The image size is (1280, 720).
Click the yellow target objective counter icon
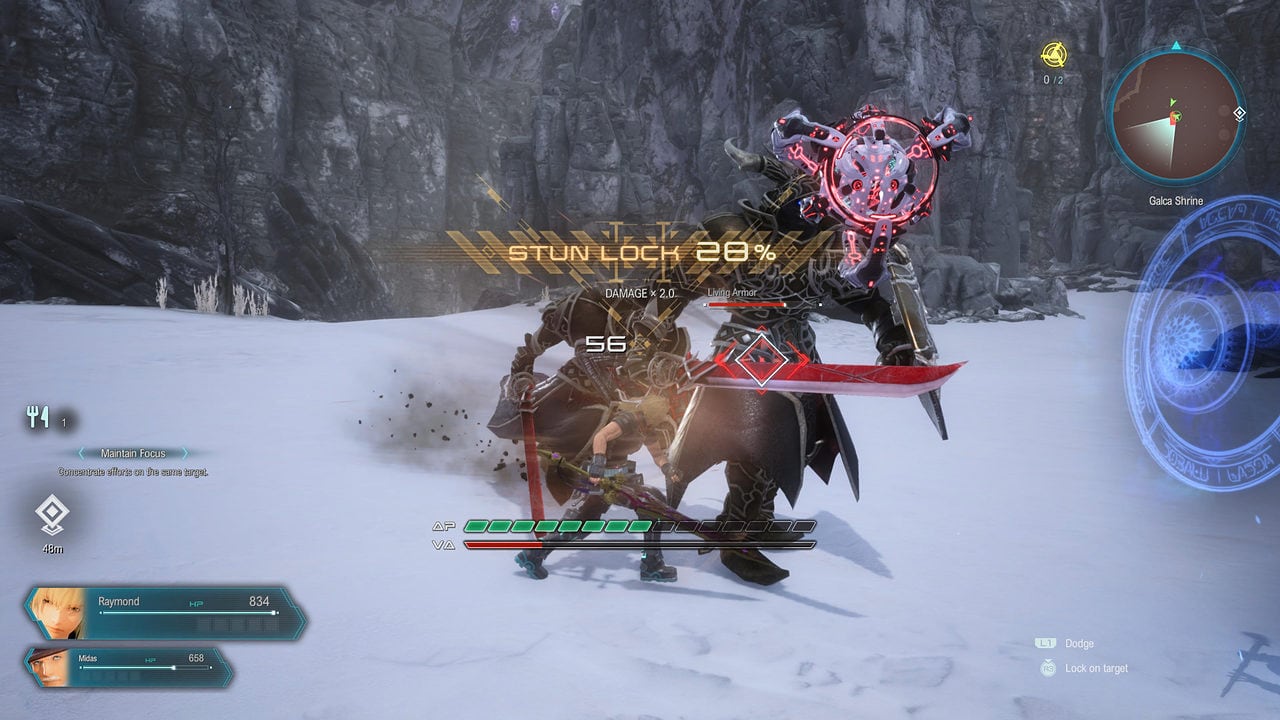[x=1053, y=55]
